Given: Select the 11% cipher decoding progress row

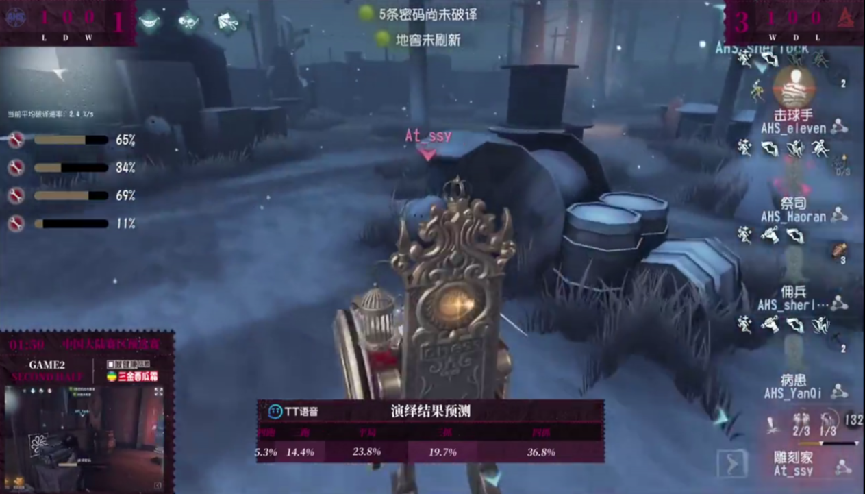Looking at the screenshot, I should pos(70,224).
